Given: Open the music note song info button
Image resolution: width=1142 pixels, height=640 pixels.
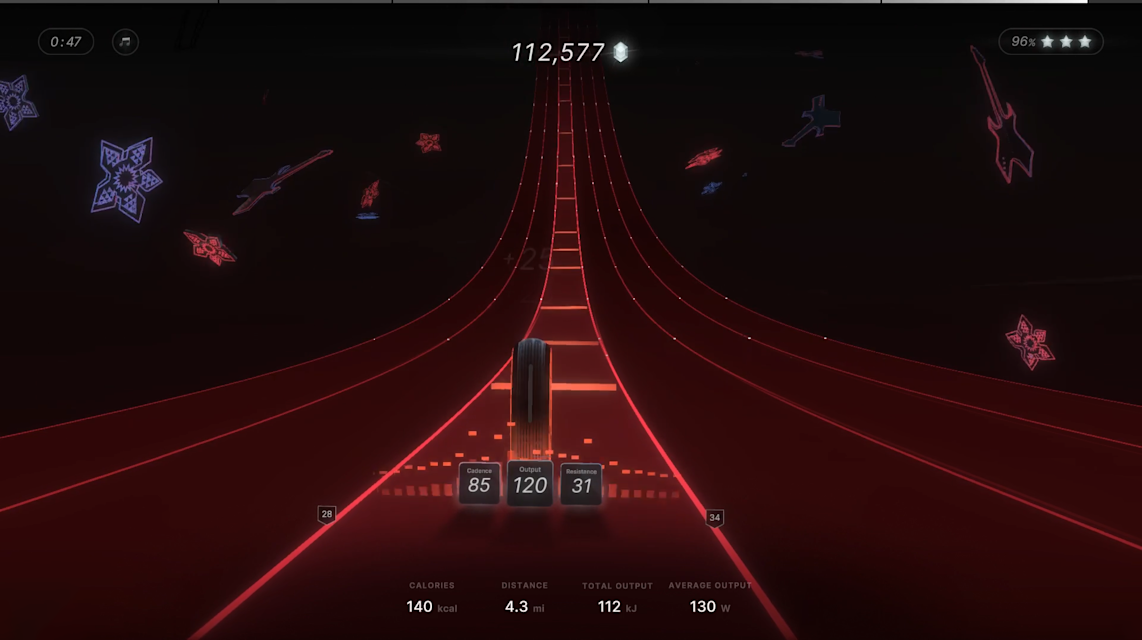Looking at the screenshot, I should pos(125,42).
